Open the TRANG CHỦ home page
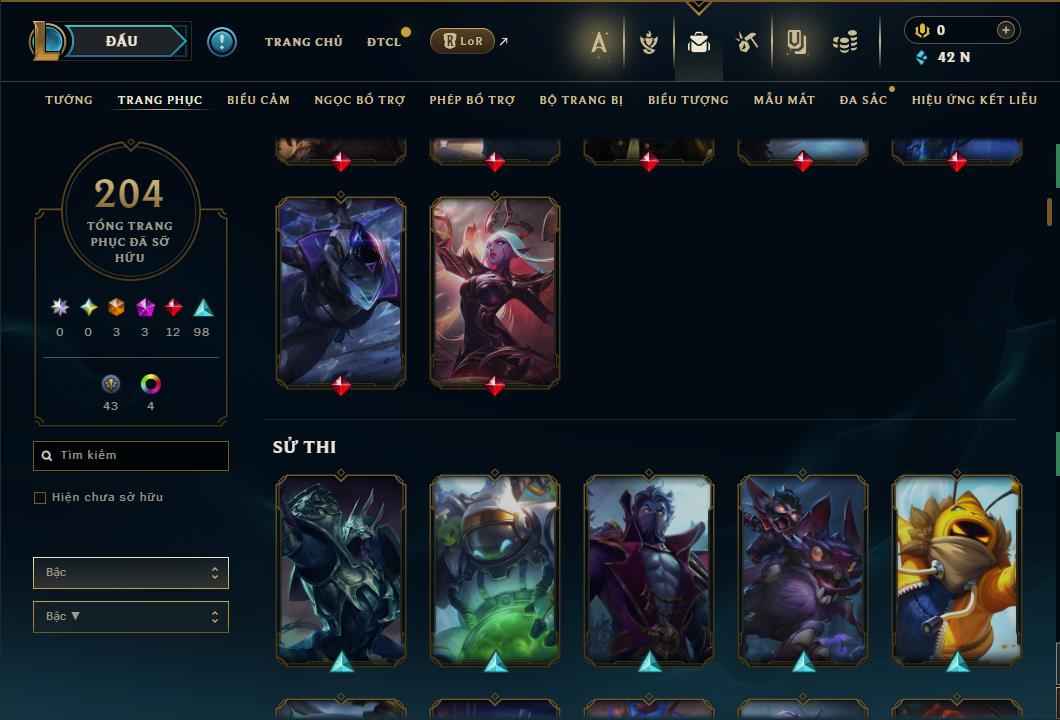This screenshot has height=720, width=1060. [303, 42]
